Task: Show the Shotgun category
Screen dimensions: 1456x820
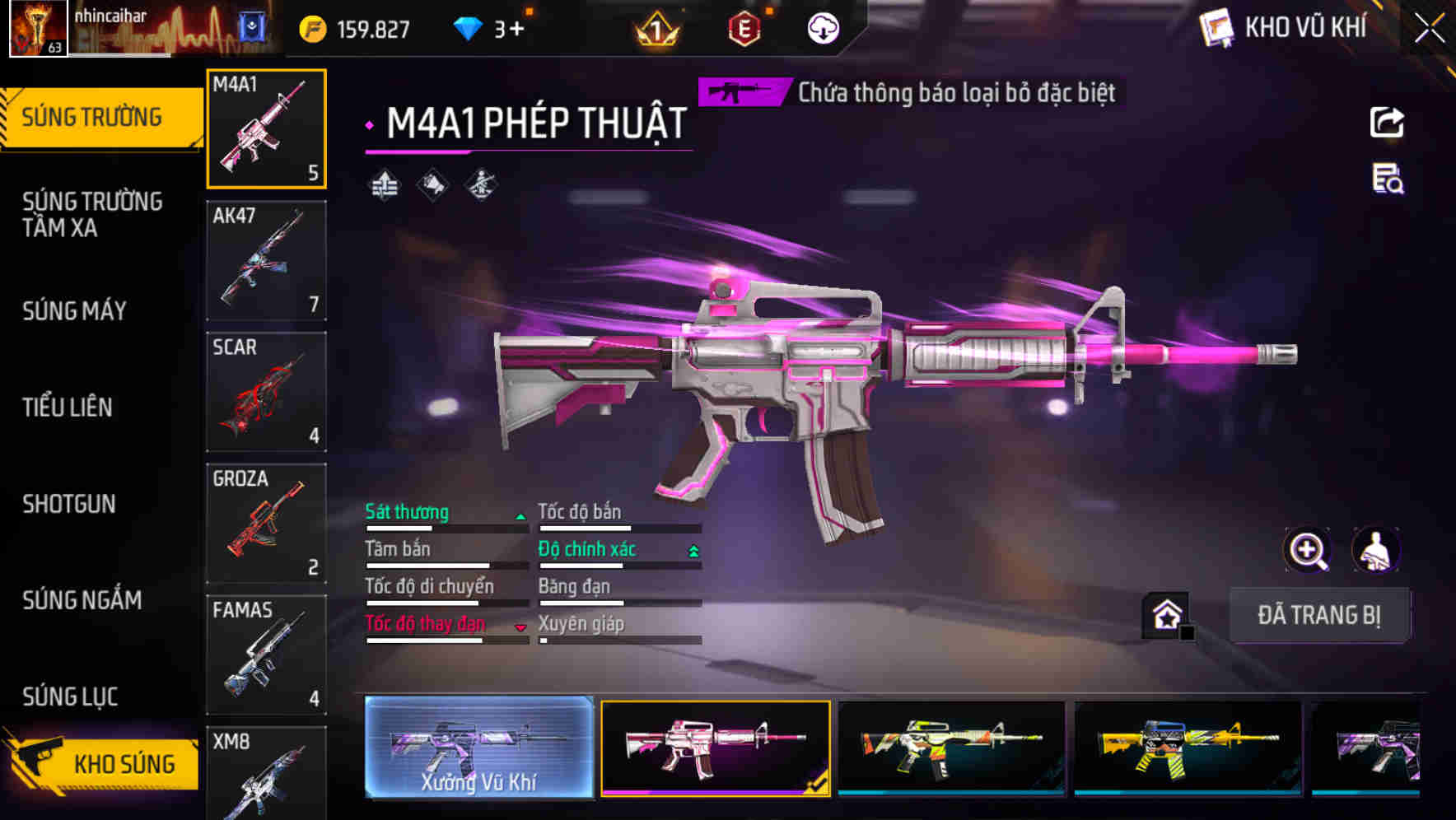Action: (69, 504)
